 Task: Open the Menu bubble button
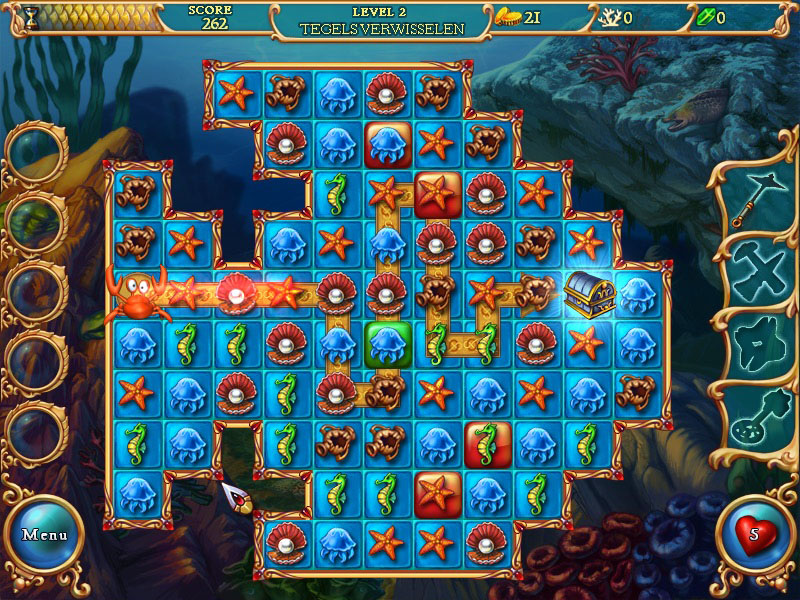point(45,534)
